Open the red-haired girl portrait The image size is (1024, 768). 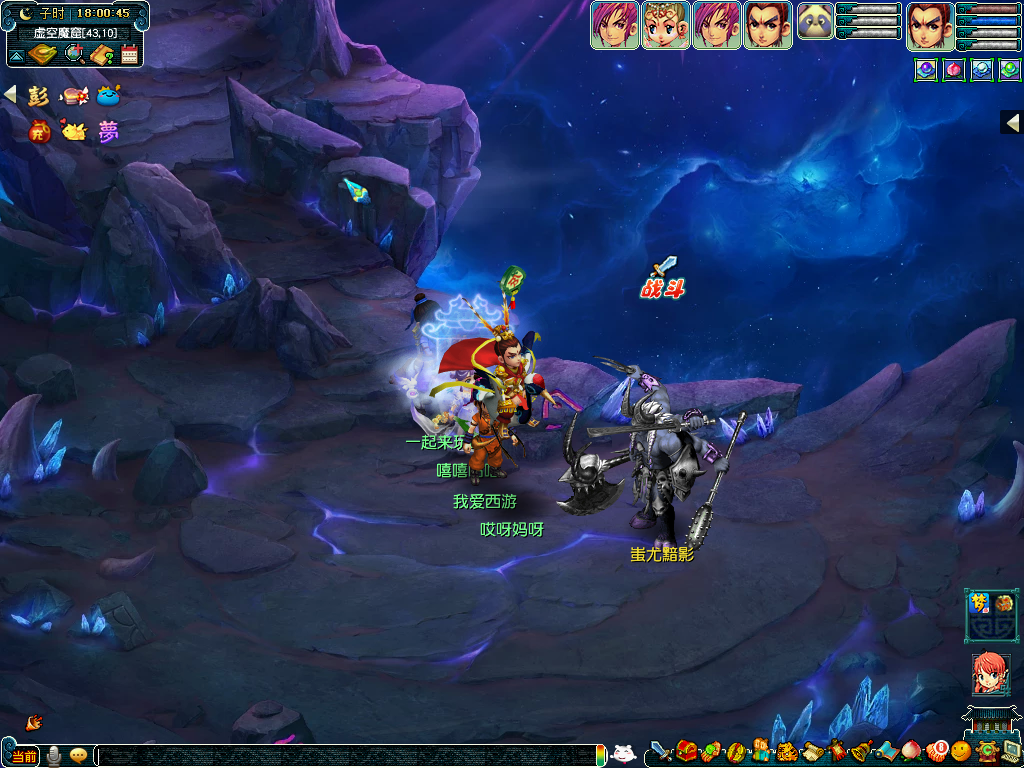click(990, 674)
